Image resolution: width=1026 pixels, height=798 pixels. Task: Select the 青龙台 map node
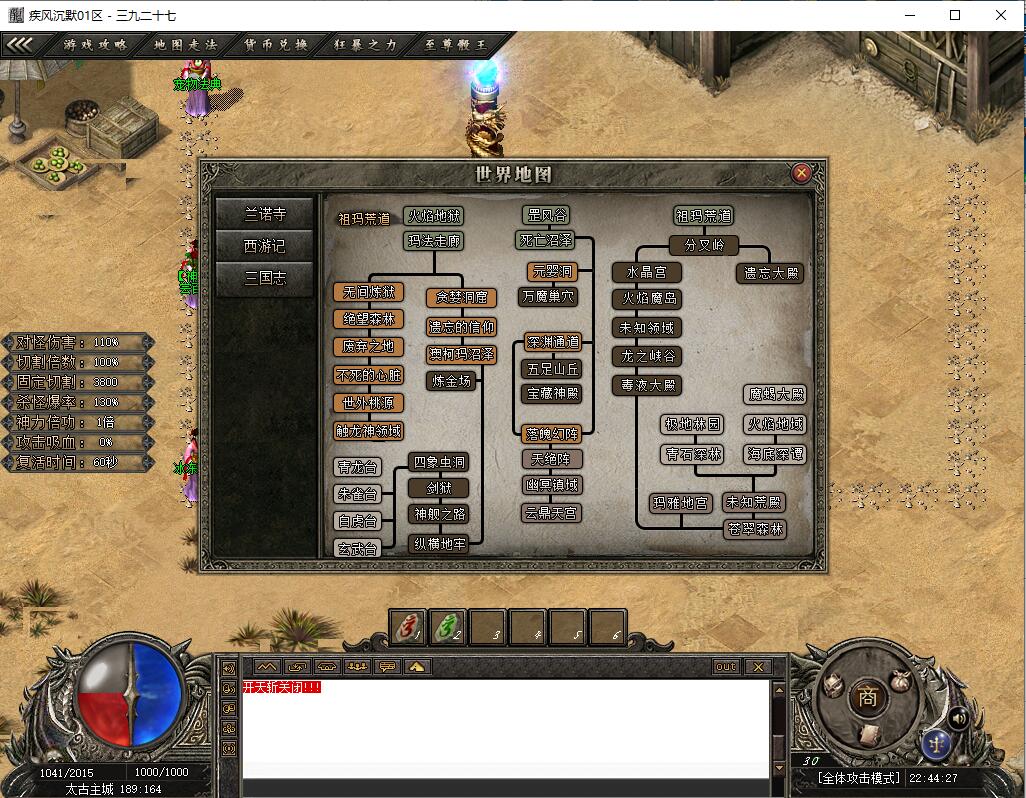357,467
